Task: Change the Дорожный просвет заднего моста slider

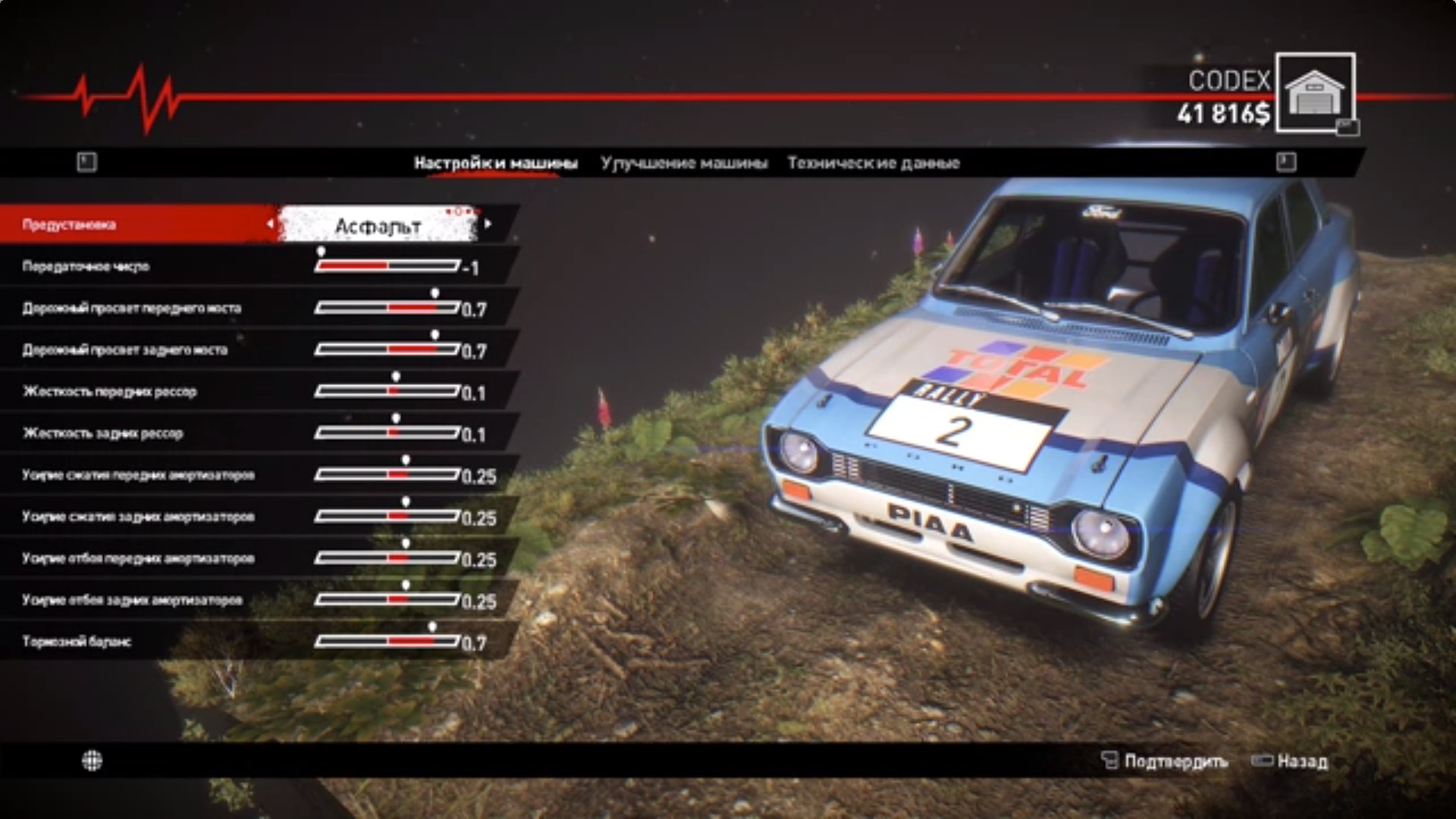Action: pos(387,350)
